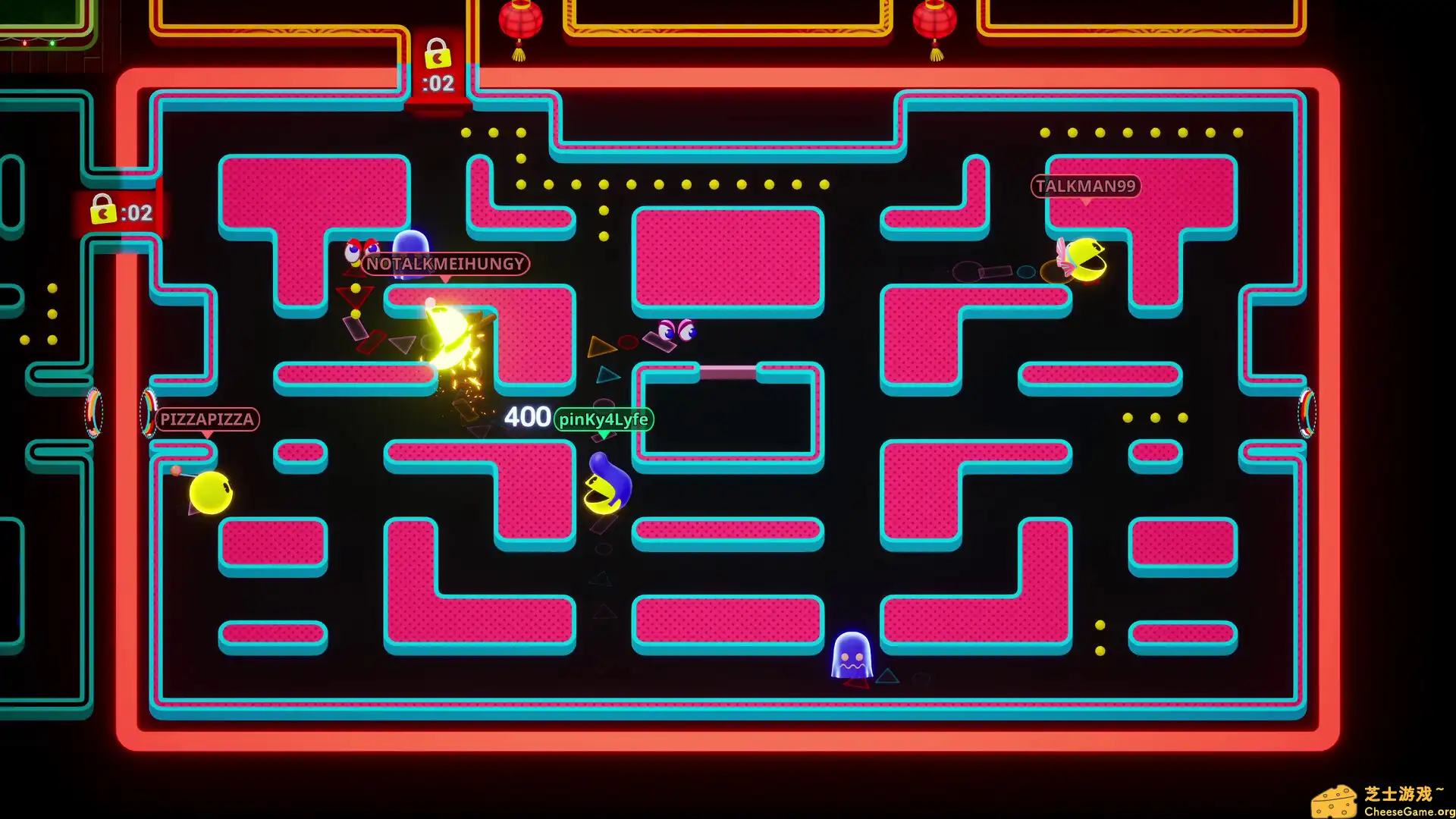
Task: Click the pinKy4Lyfe name label
Action: (604, 419)
